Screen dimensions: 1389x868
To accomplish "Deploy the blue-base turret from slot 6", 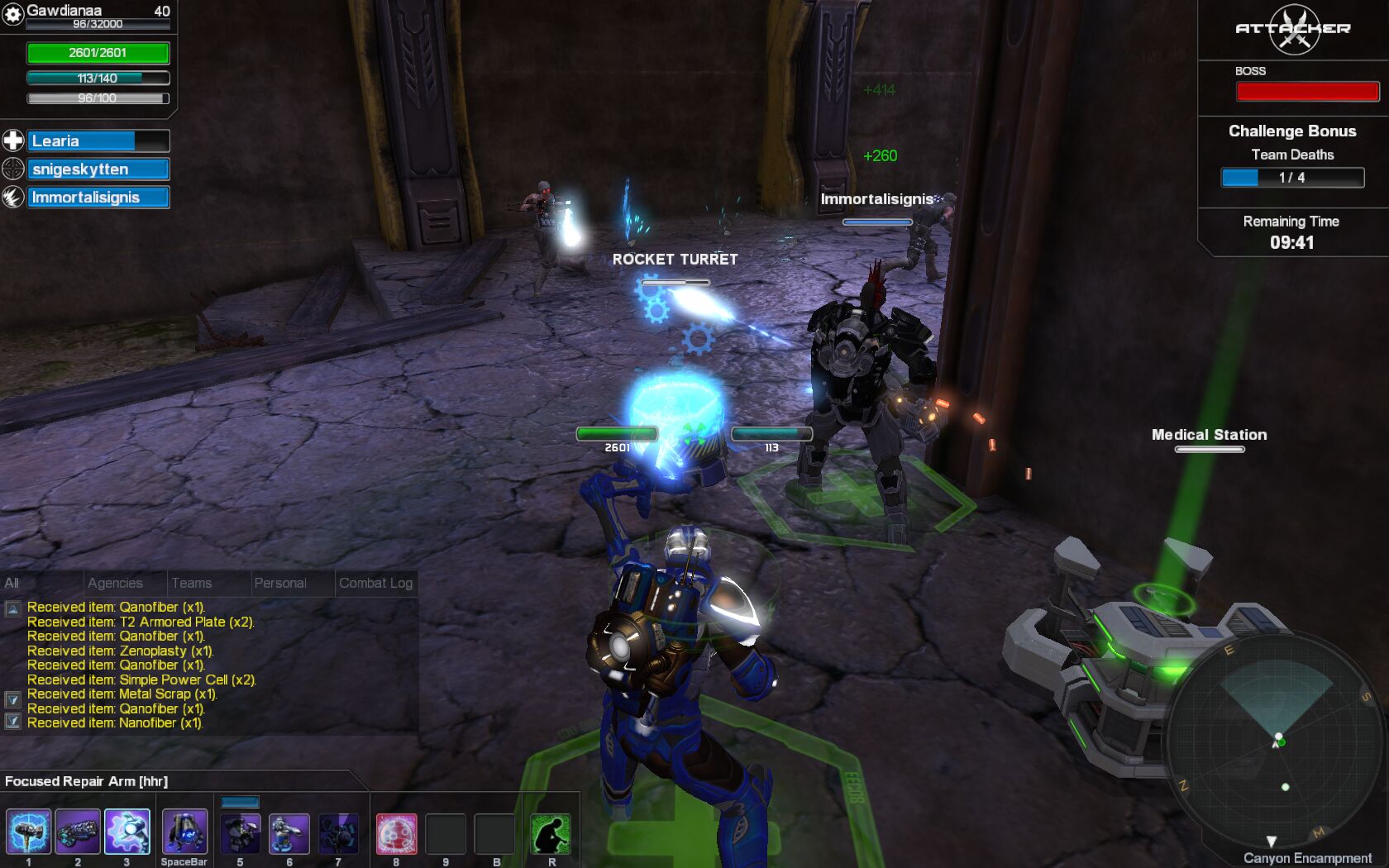I will click(x=289, y=833).
